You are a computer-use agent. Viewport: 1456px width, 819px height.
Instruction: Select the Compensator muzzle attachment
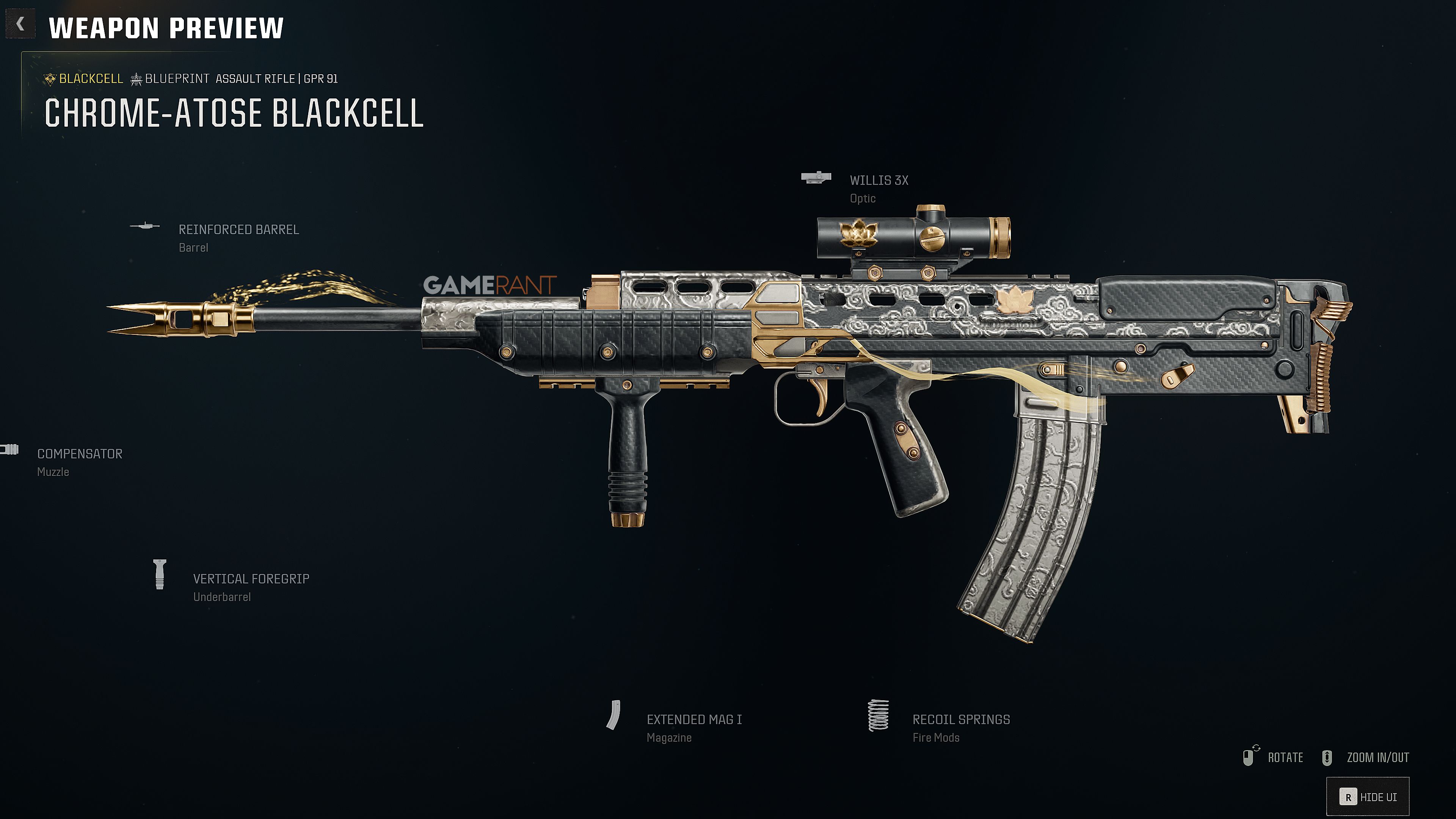click(x=80, y=455)
